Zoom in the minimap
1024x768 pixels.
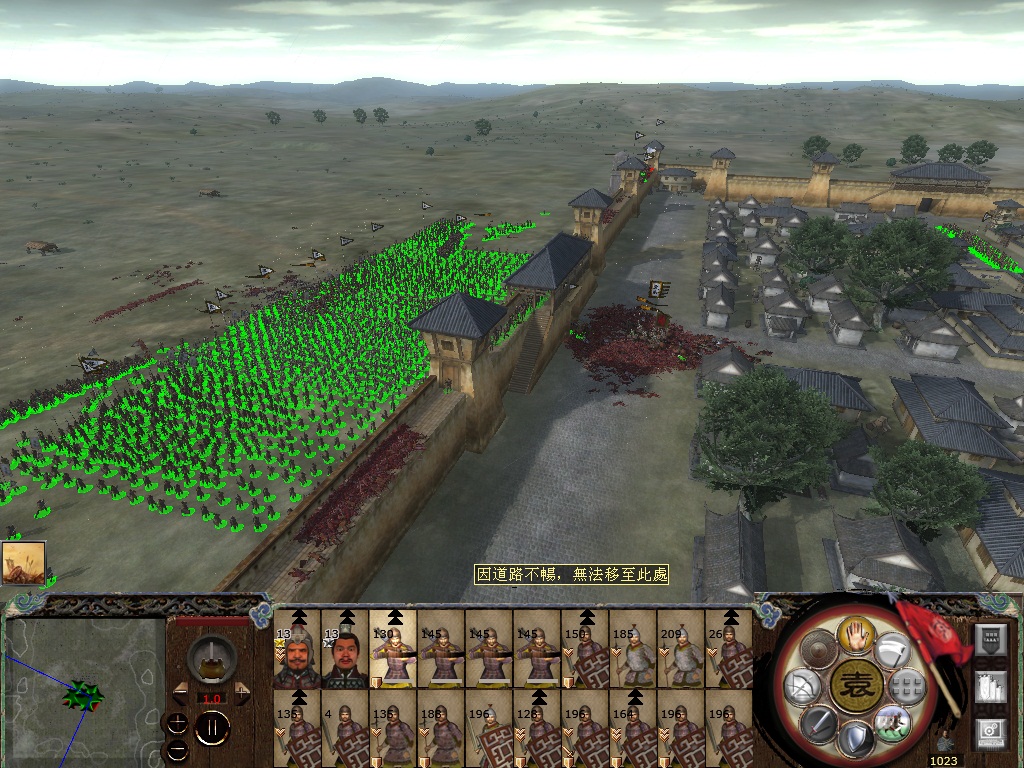(x=178, y=722)
